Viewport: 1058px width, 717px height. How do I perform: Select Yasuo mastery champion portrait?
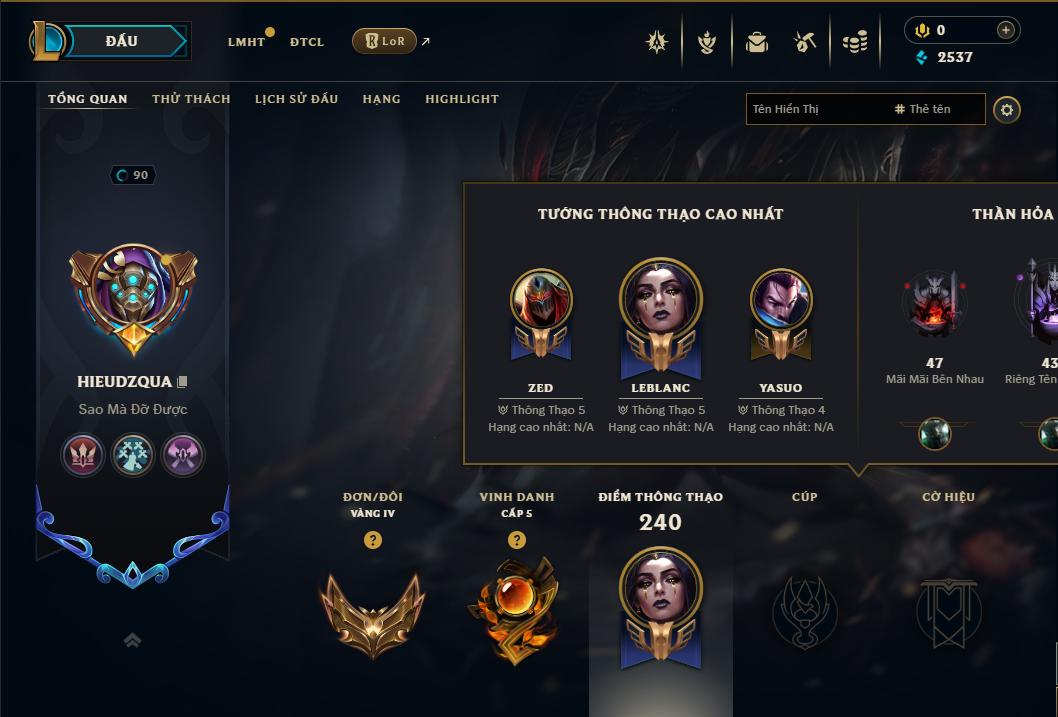point(781,303)
